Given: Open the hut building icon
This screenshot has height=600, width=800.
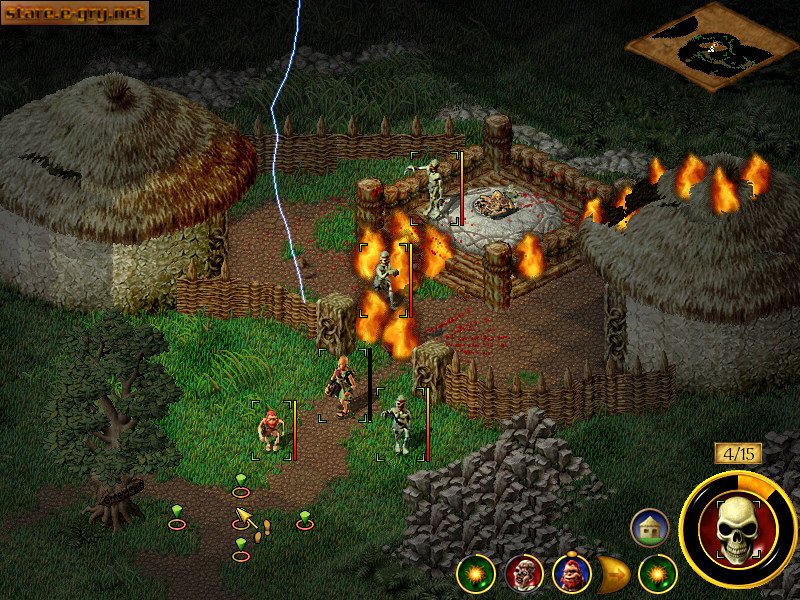Looking at the screenshot, I should [x=649, y=527].
